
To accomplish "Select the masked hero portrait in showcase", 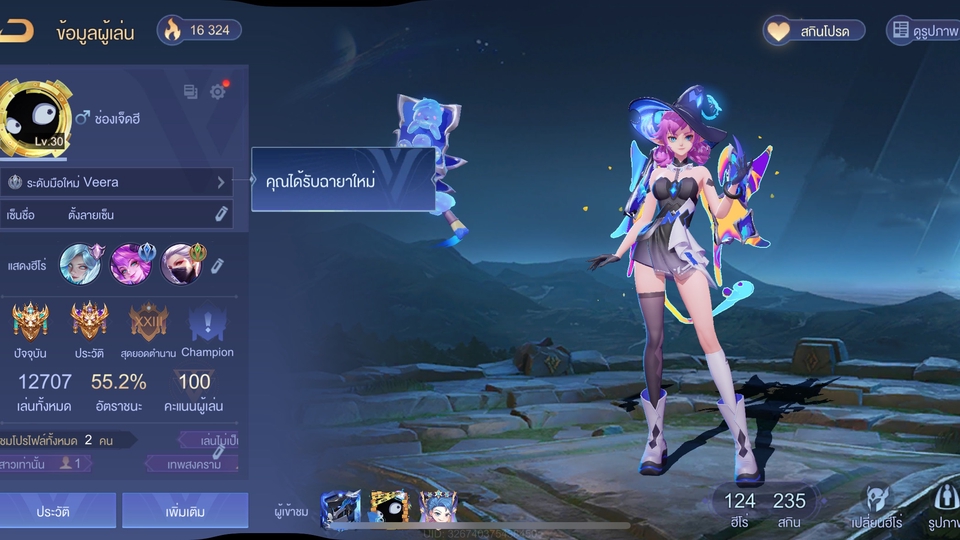I will tap(182, 264).
